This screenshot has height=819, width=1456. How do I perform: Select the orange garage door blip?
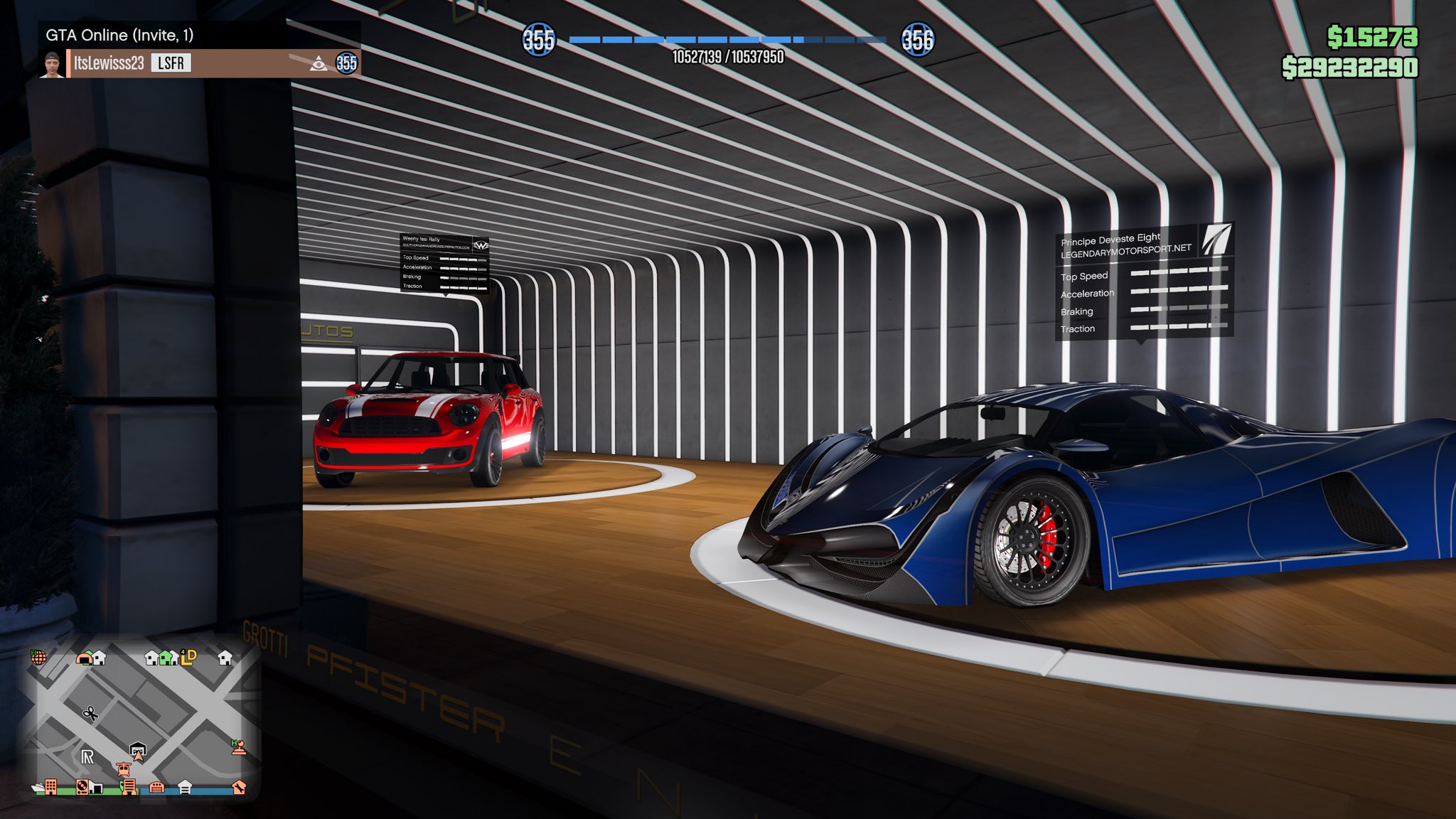(x=157, y=787)
